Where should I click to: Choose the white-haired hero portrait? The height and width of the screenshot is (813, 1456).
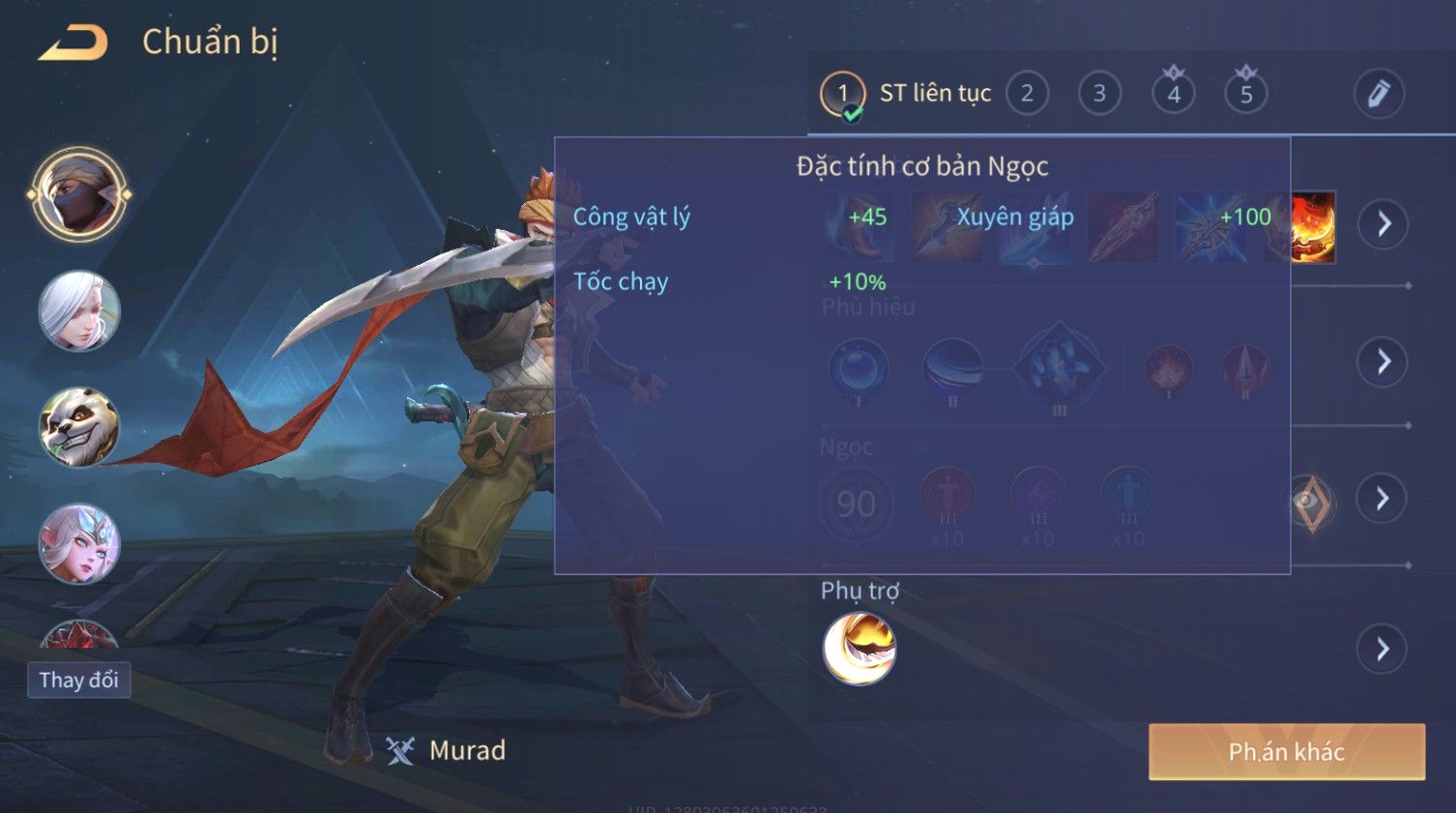[x=79, y=311]
